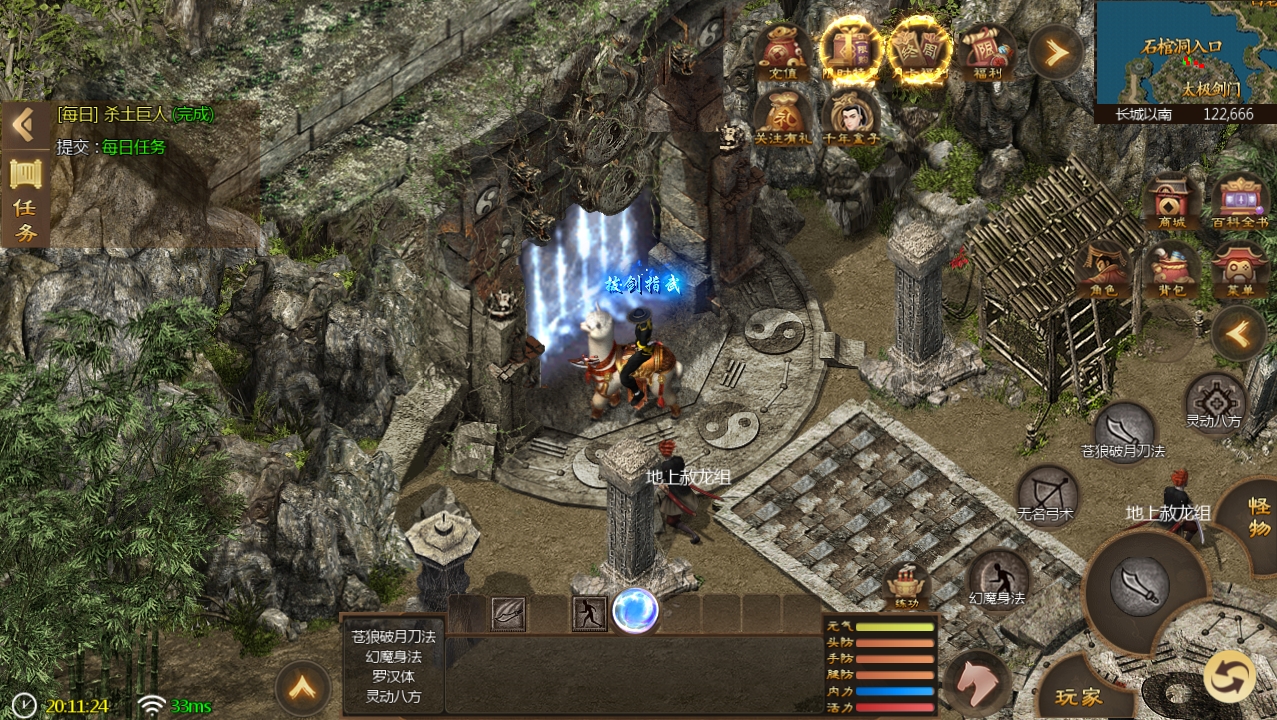Open the 背包 backpack
This screenshot has width=1277, height=720.
pos(1171,270)
